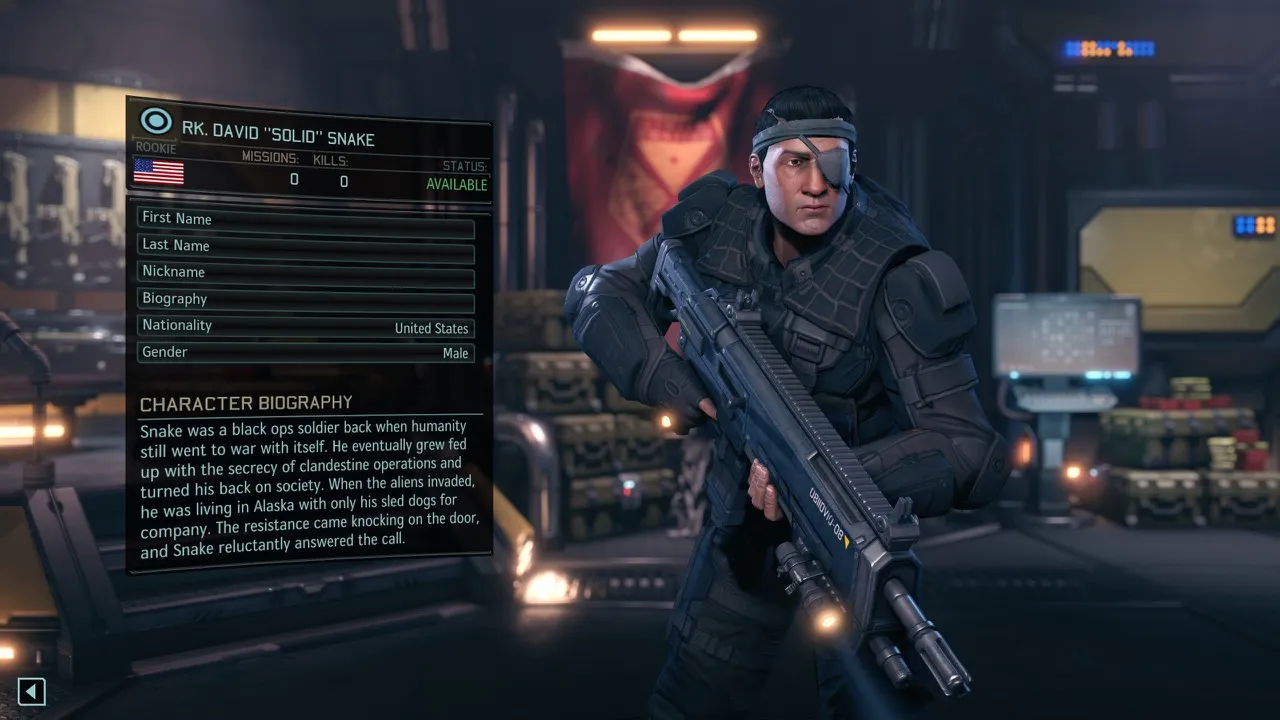Change the Nationality setting
Screen dimensions: 1280x720
pos(305,326)
